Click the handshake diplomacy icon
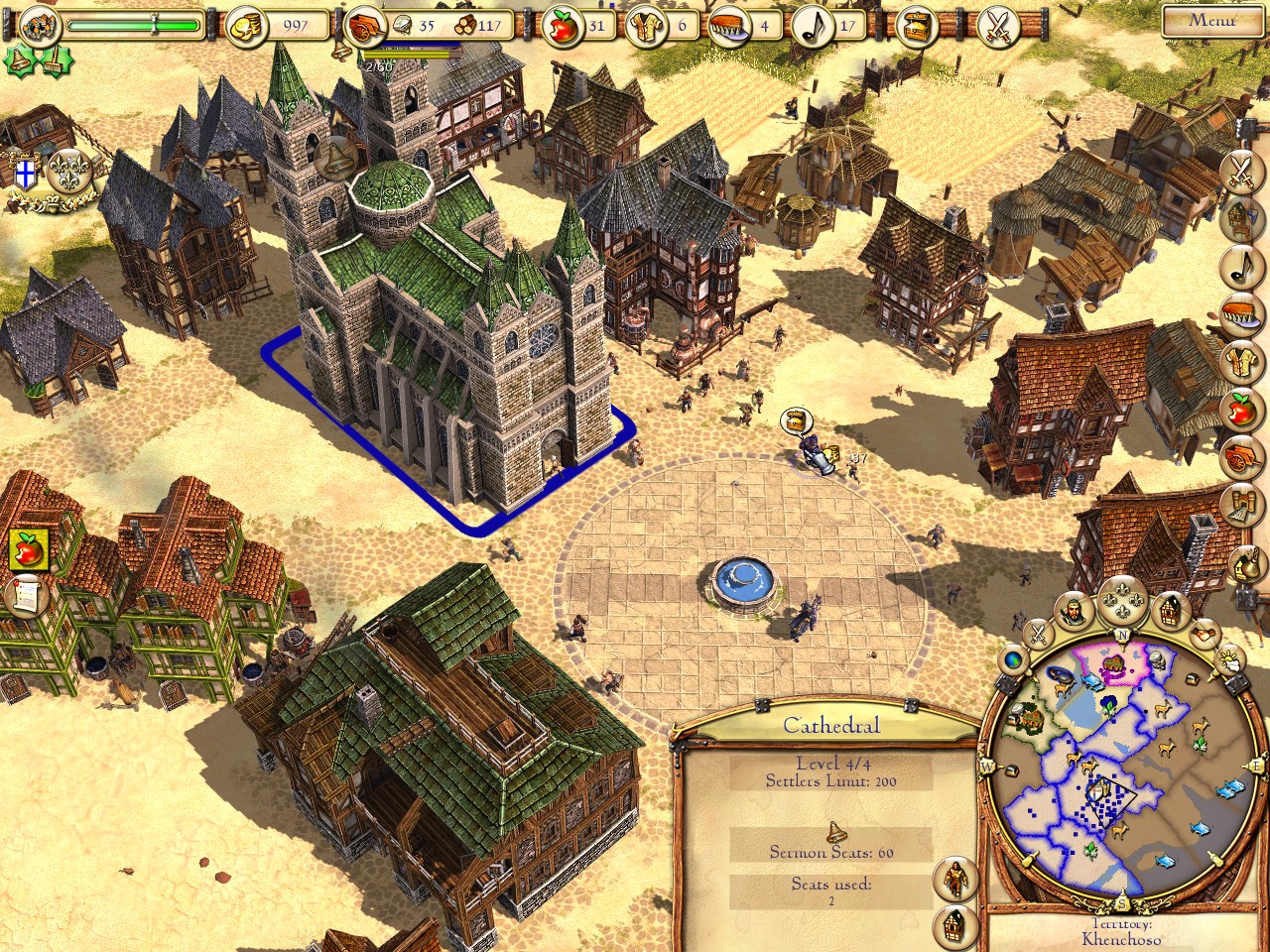Screen dimensions: 1270x952 [x=1204, y=631]
